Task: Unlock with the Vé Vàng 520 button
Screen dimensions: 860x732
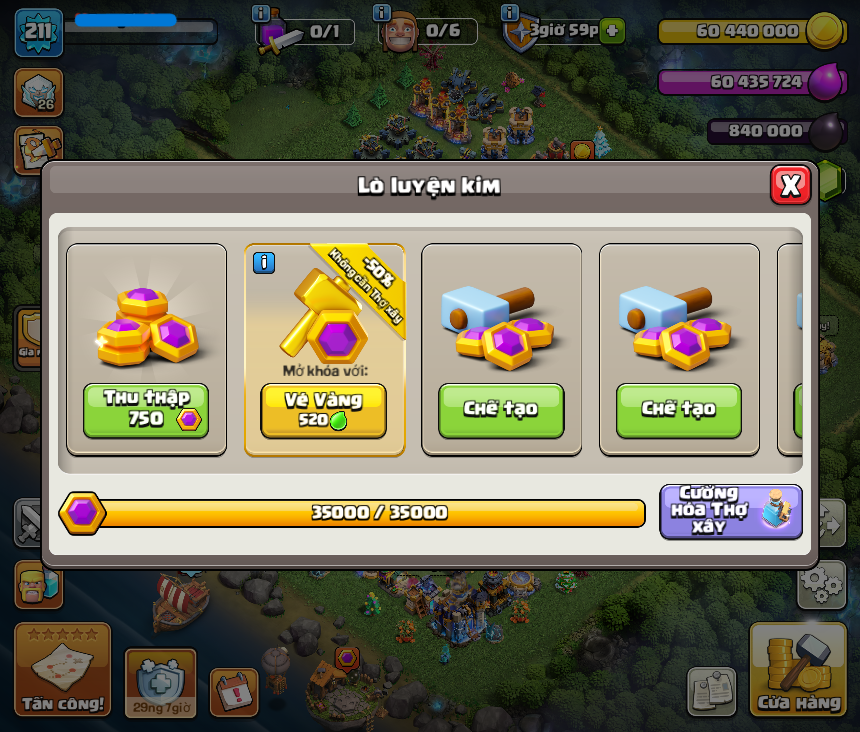Action: click(323, 410)
